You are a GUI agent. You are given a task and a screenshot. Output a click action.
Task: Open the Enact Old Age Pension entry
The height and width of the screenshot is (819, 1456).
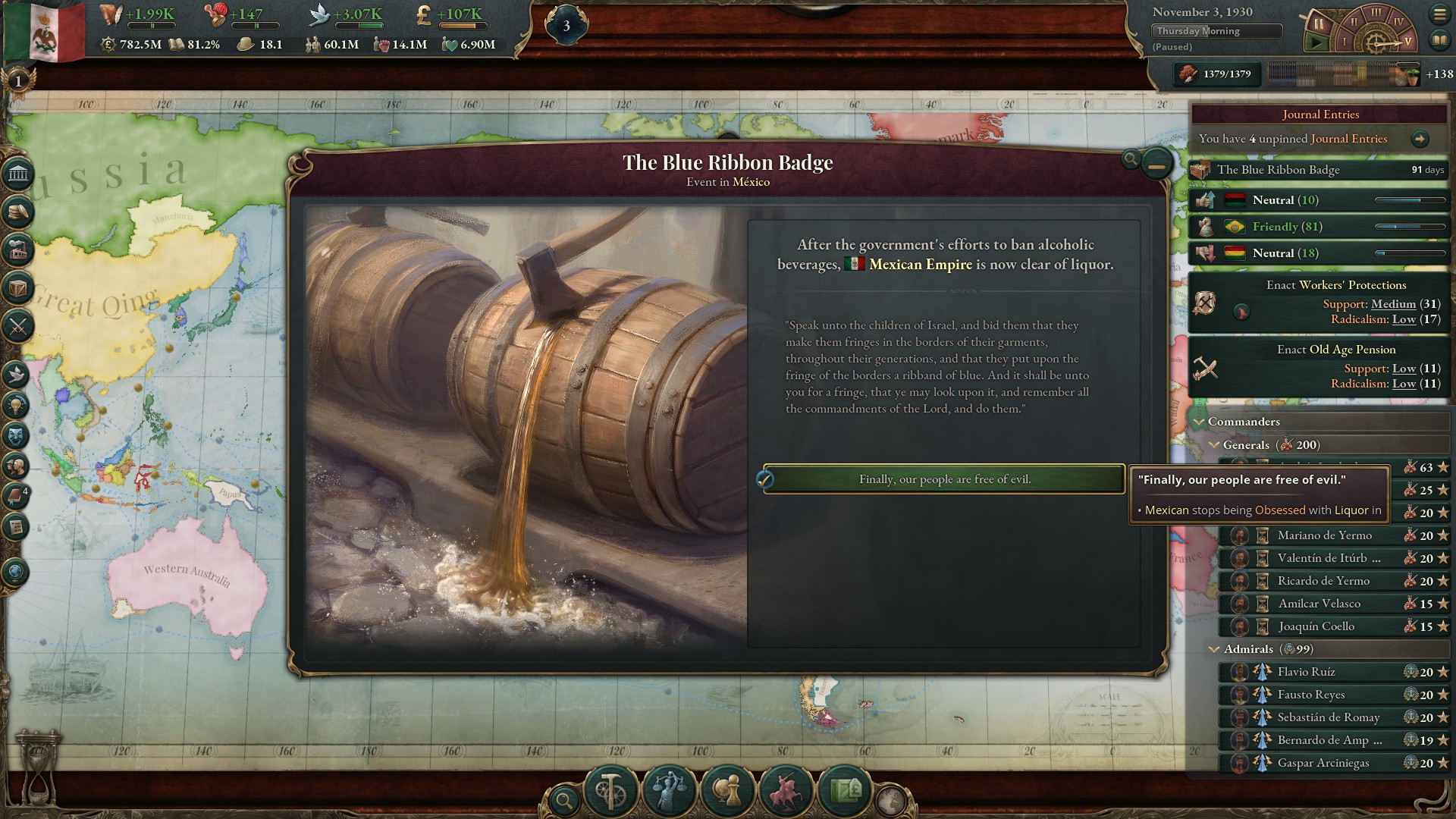tap(1319, 366)
